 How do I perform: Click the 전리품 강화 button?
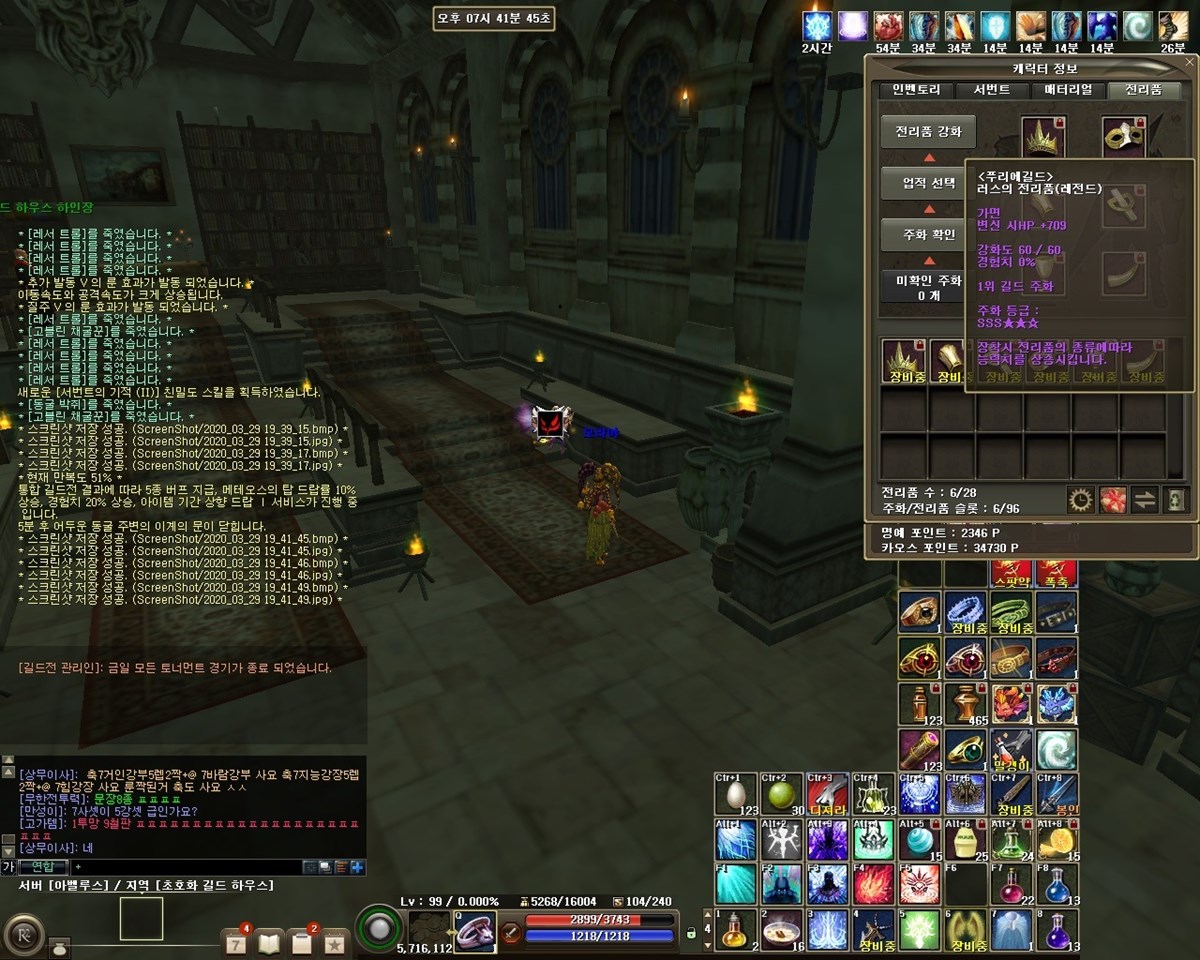(928, 131)
